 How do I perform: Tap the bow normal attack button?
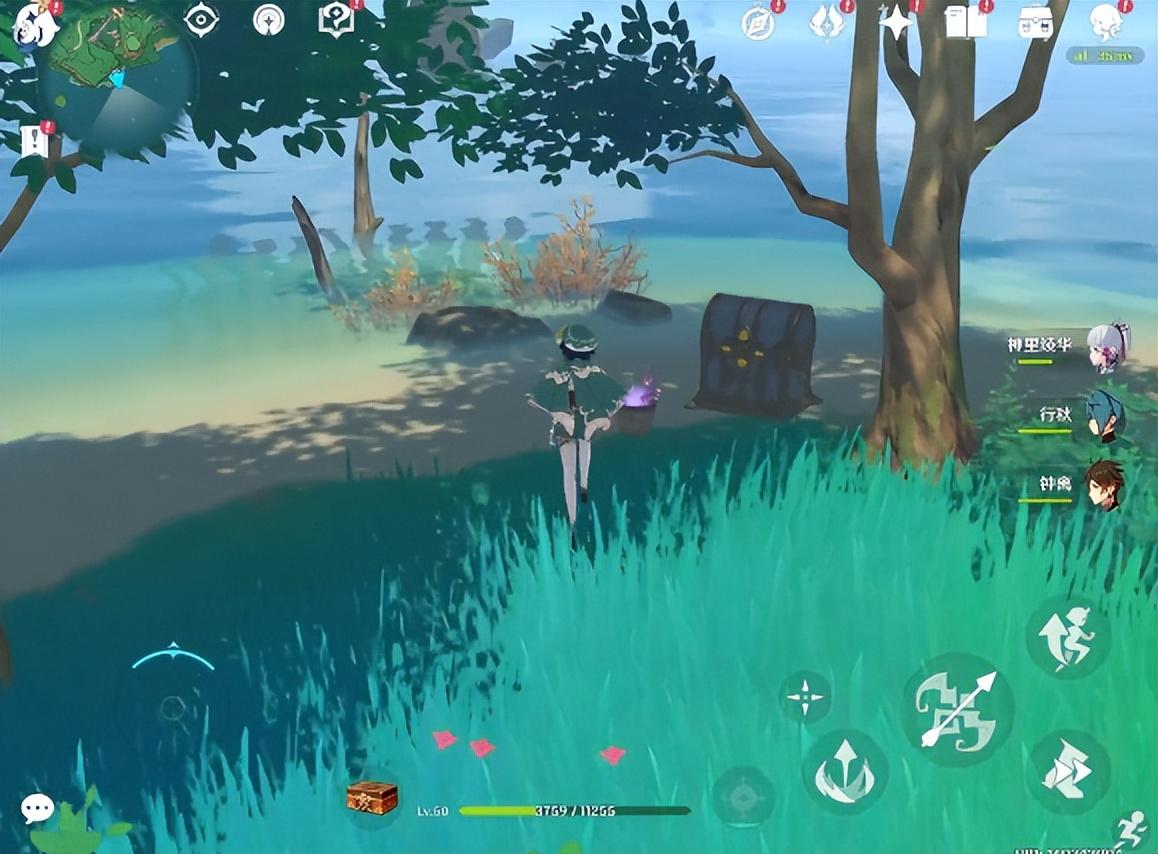click(x=957, y=710)
